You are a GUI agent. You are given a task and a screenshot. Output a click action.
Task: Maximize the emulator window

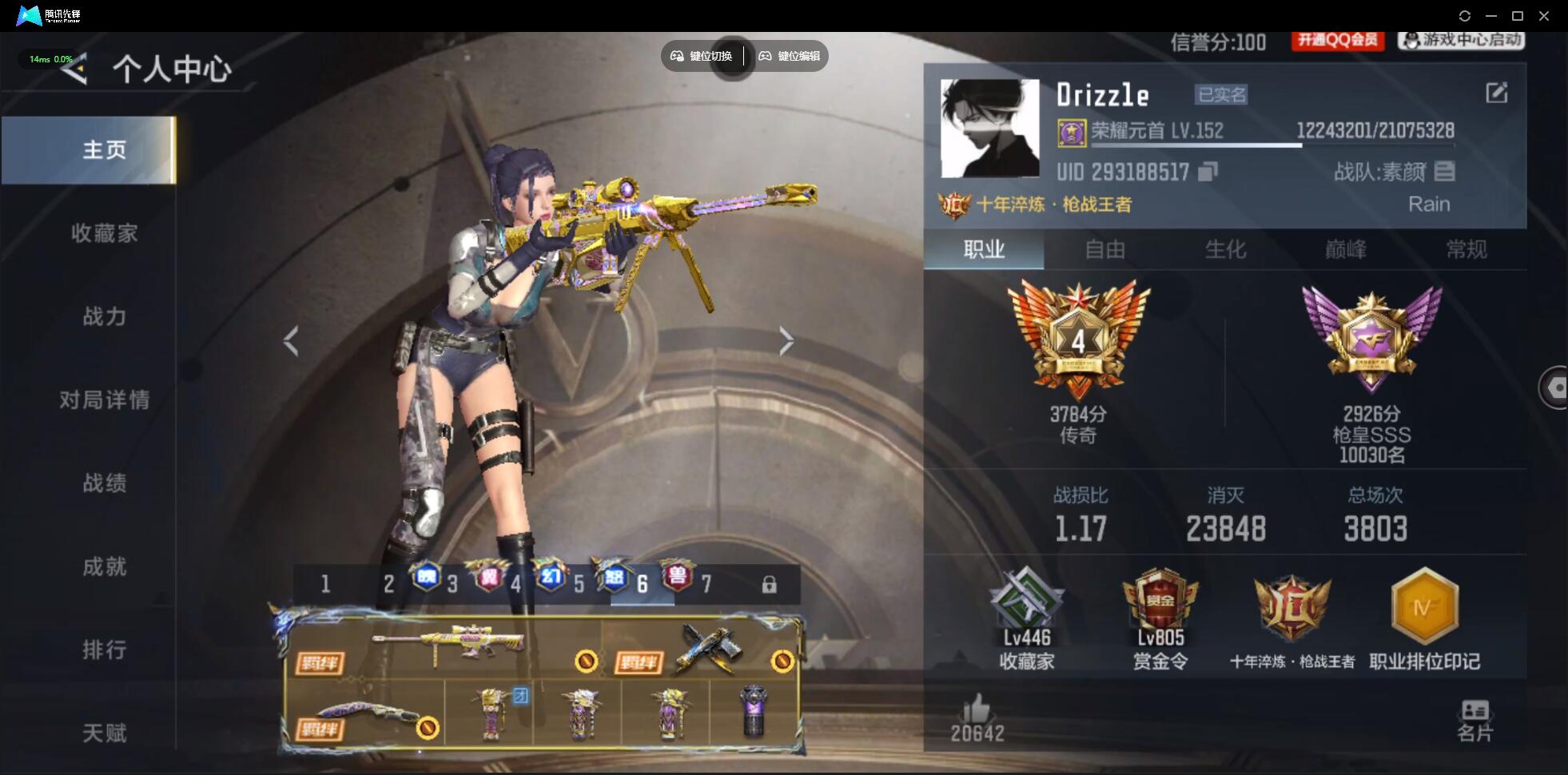1518,16
